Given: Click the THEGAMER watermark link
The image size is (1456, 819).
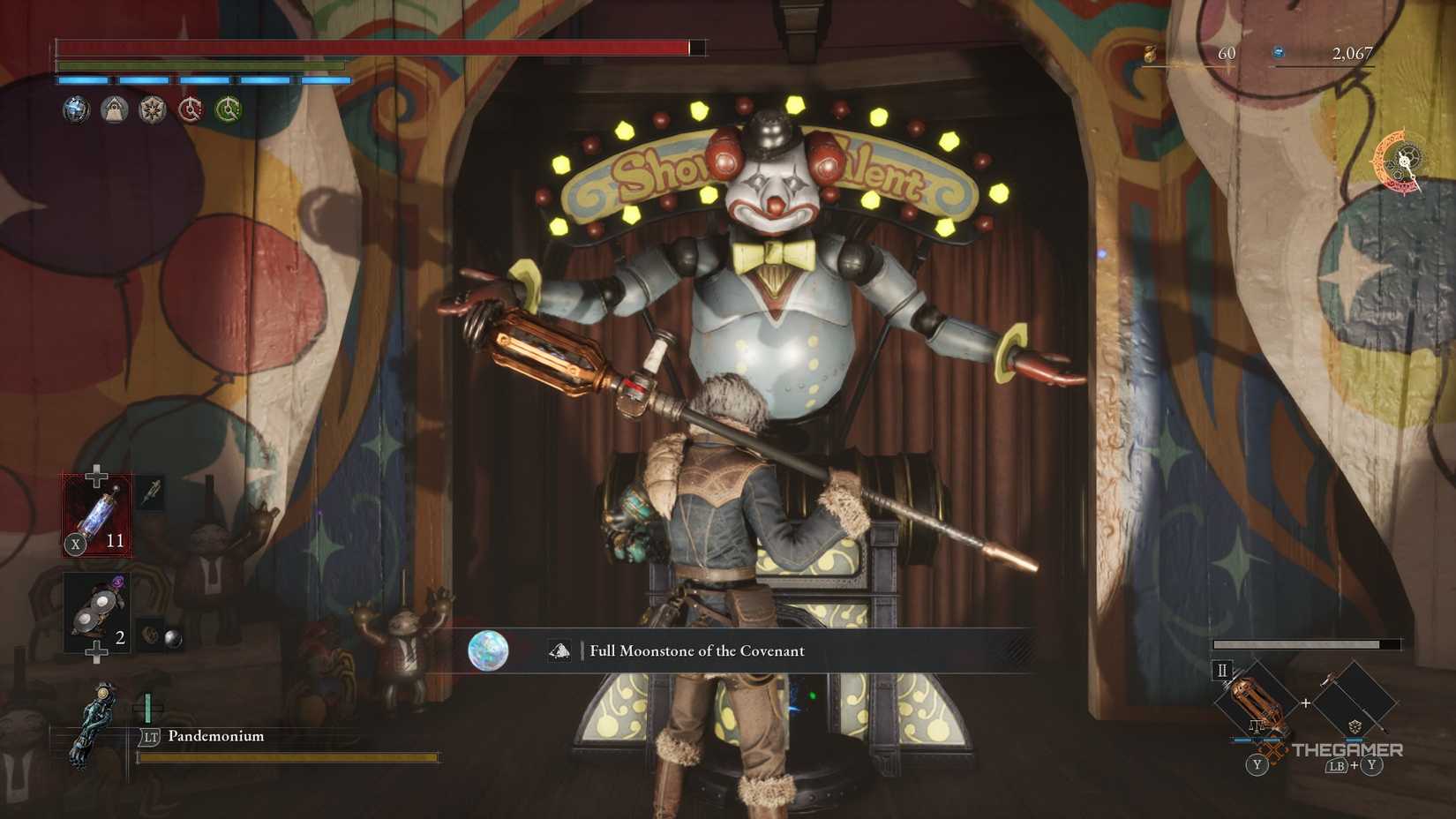Looking at the screenshot, I should (1348, 749).
